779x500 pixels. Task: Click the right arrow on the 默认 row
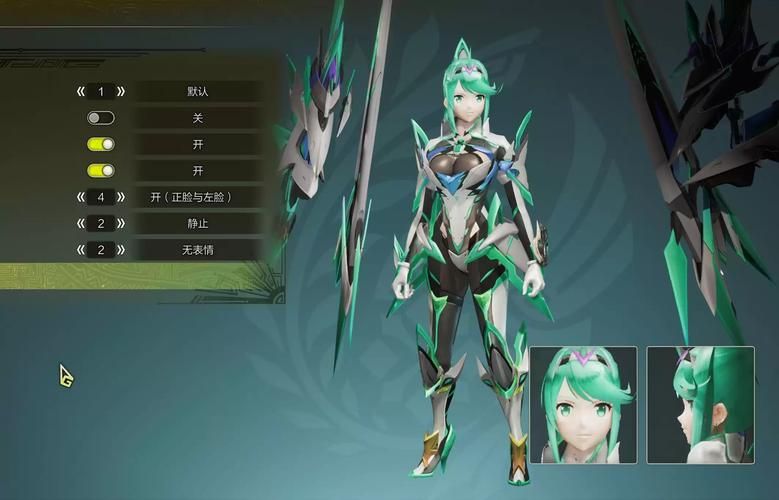pos(121,92)
